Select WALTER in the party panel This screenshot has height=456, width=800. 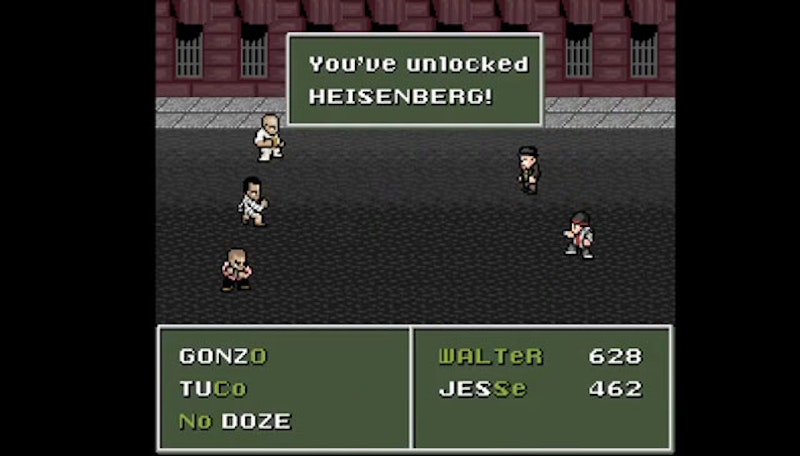pos(490,357)
